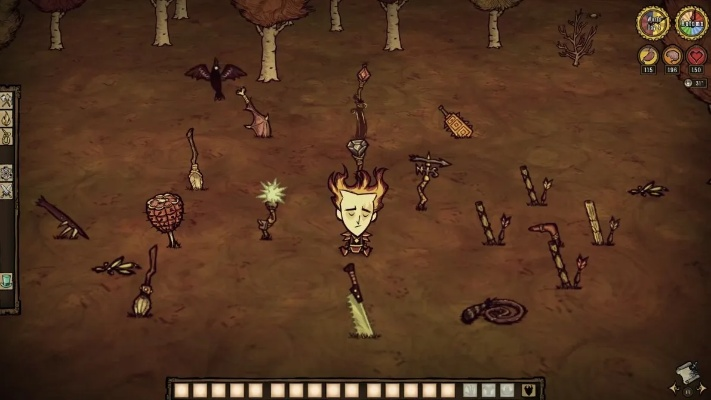This screenshot has height=400, width=711.
Task: Switch to the Fight crossed-swords tab
Action: pyautogui.click(x=6, y=190)
